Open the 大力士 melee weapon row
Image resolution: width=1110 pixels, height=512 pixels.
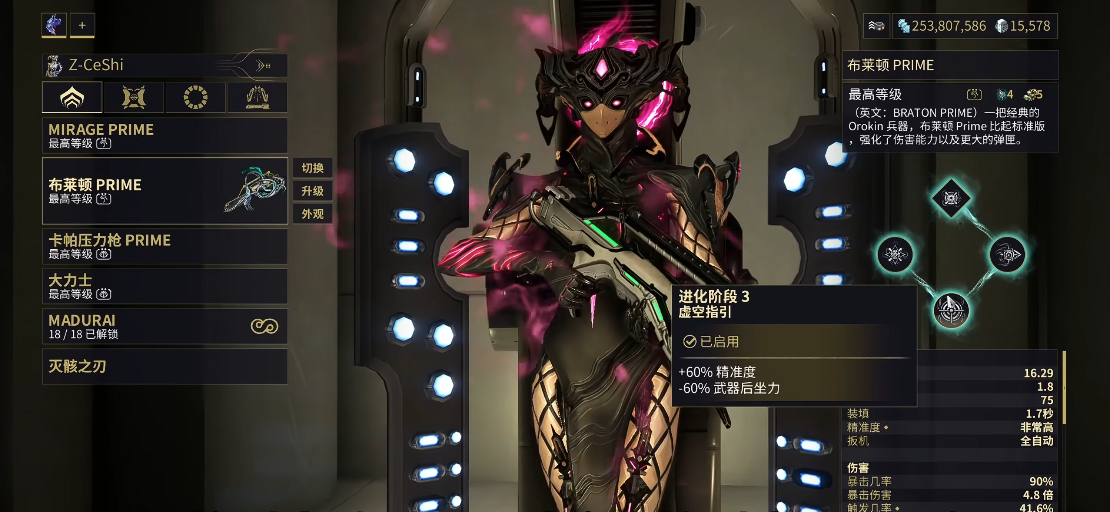(165, 286)
